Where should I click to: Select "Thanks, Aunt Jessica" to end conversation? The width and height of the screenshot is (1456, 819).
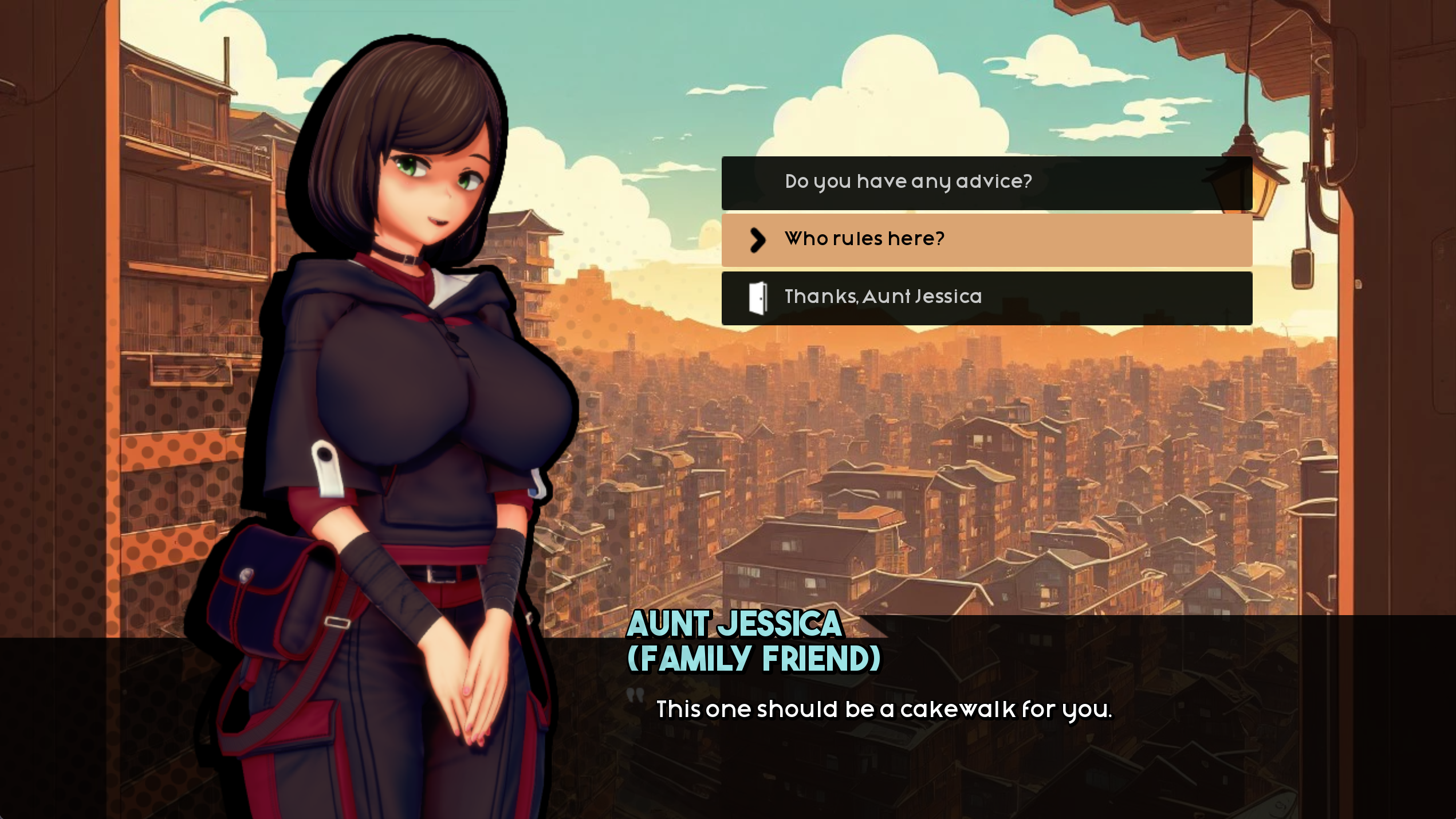[x=985, y=297]
